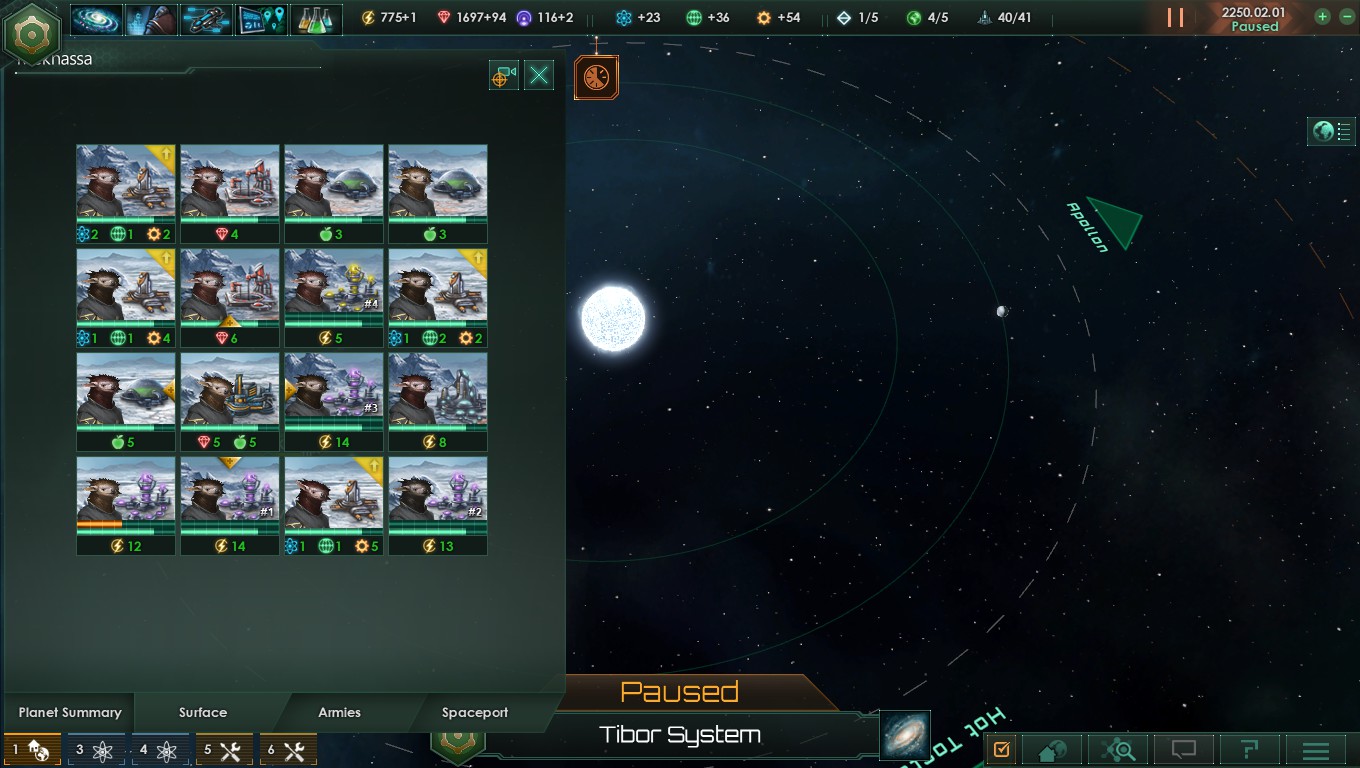Select the research building tile producing 14 energy marked #3

333,400
